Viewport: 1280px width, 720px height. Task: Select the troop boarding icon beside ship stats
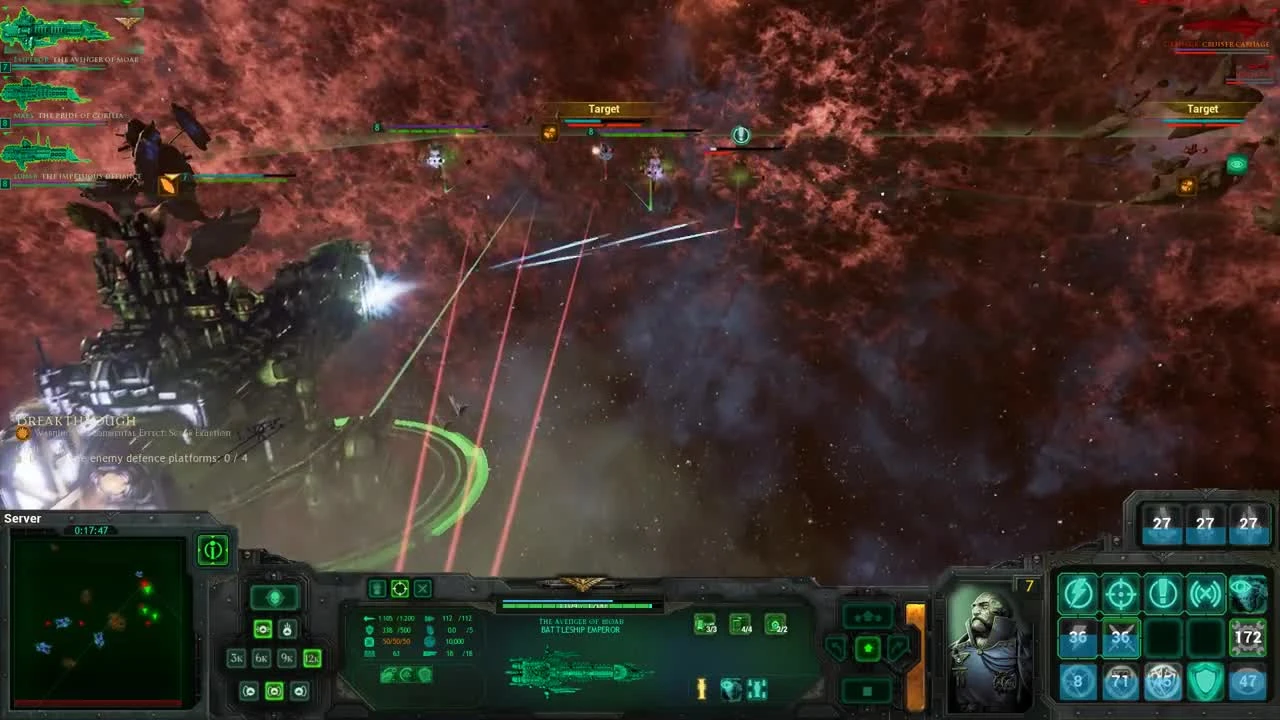pos(377,588)
